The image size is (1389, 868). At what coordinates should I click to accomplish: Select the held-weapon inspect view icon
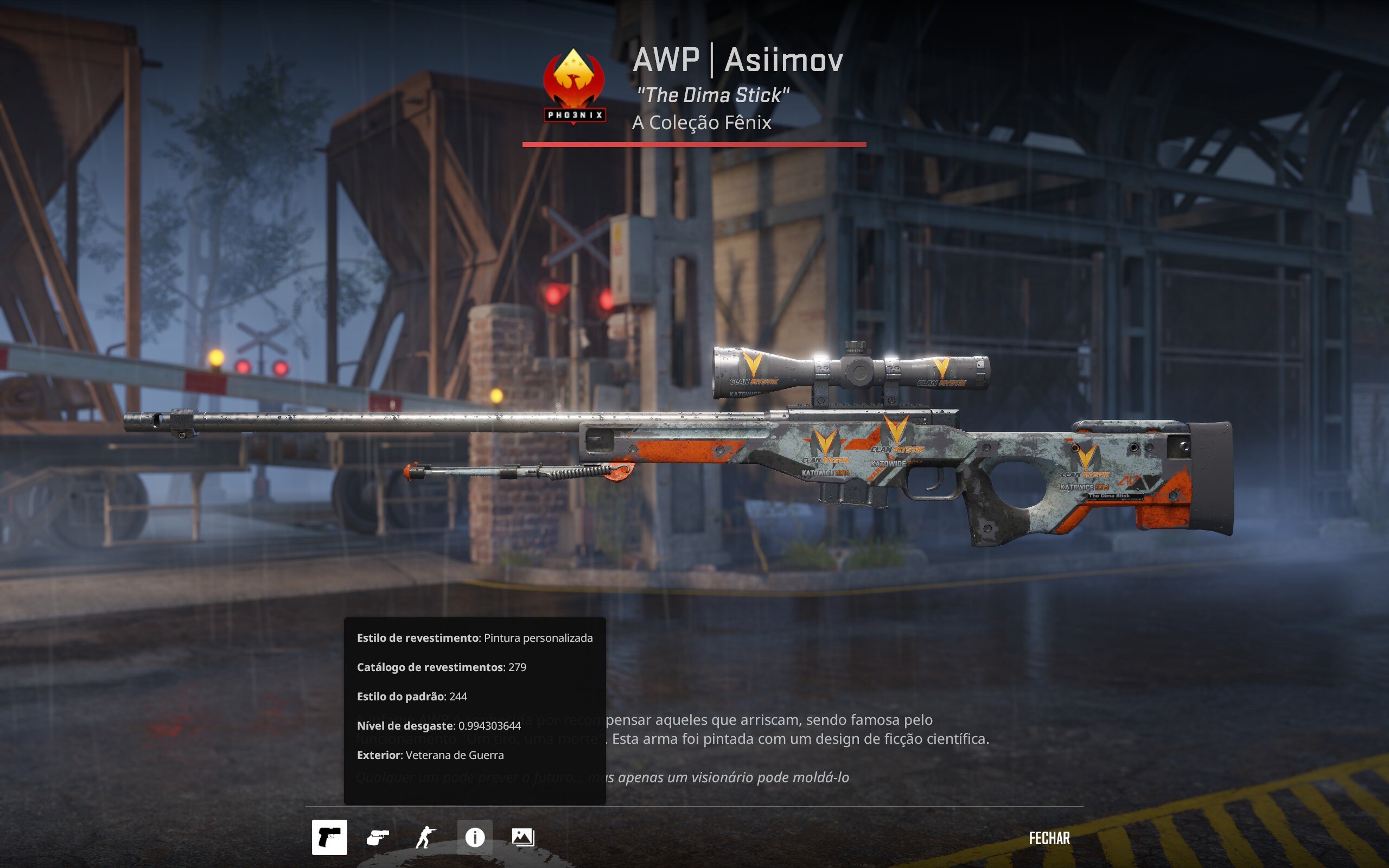pyautogui.click(x=330, y=838)
